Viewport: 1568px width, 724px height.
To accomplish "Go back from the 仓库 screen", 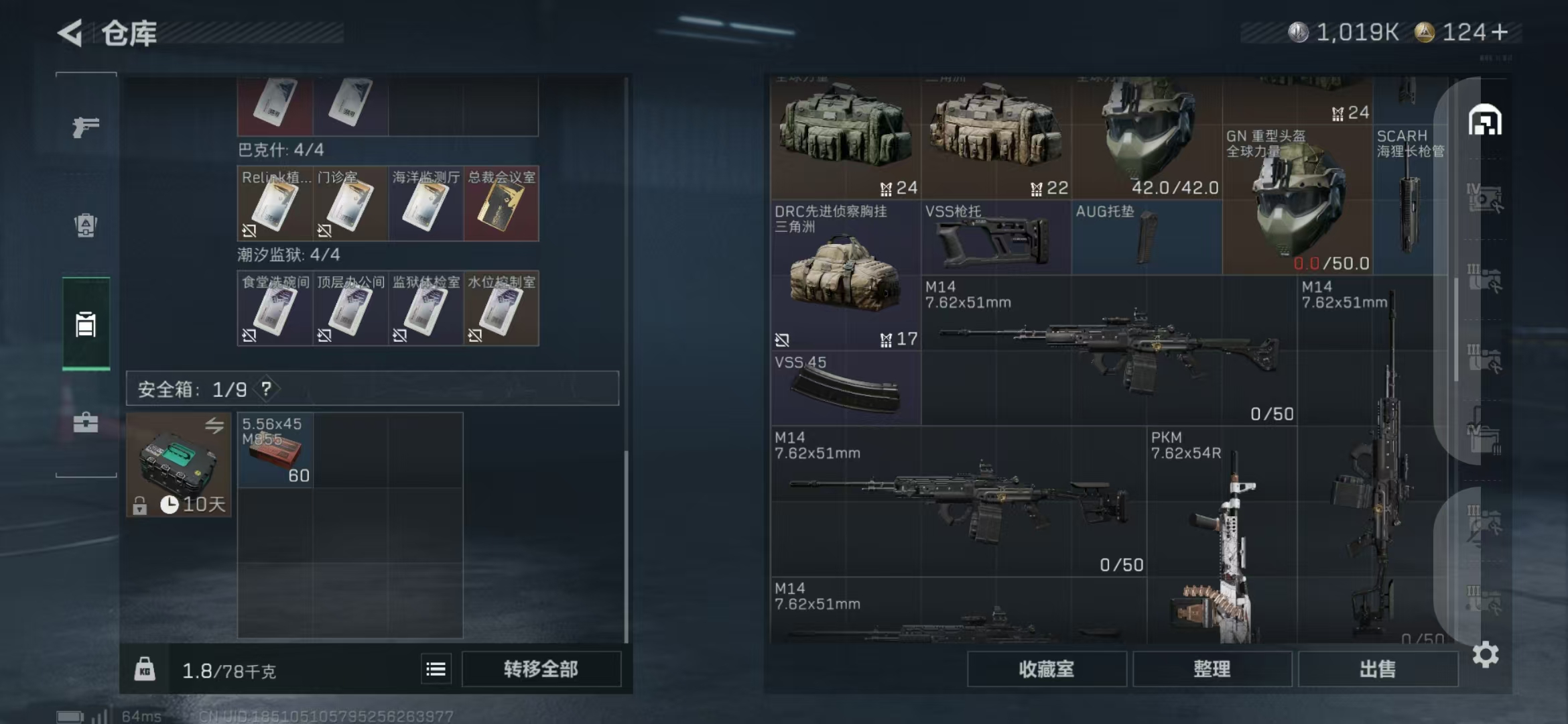I will coord(71,32).
